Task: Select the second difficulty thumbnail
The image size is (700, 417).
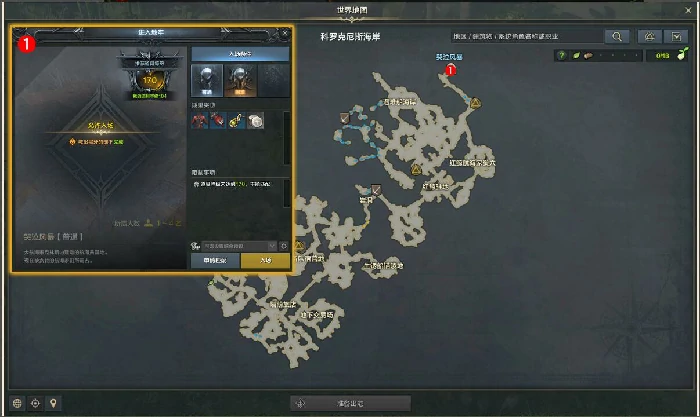Action: 239,80
